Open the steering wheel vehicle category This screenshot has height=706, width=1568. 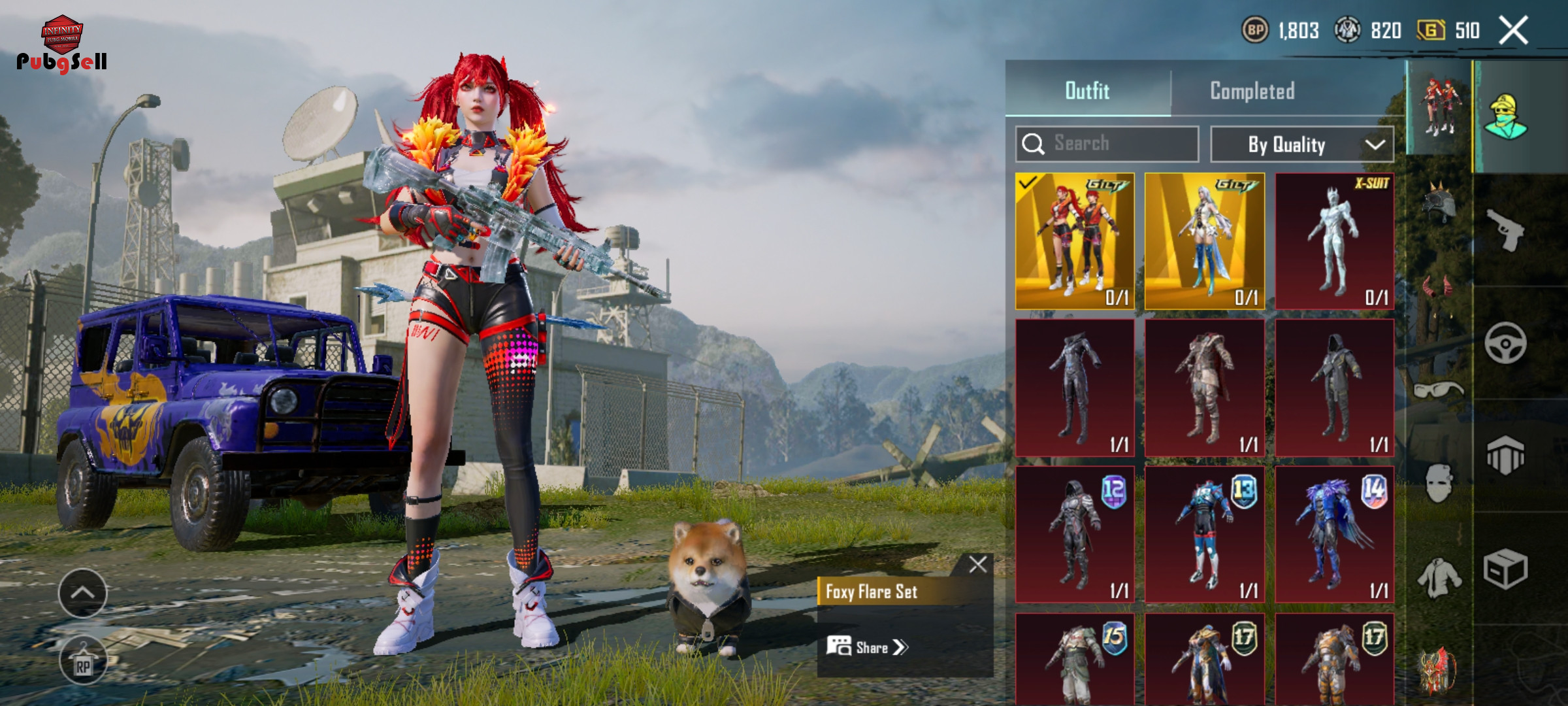tap(1505, 343)
